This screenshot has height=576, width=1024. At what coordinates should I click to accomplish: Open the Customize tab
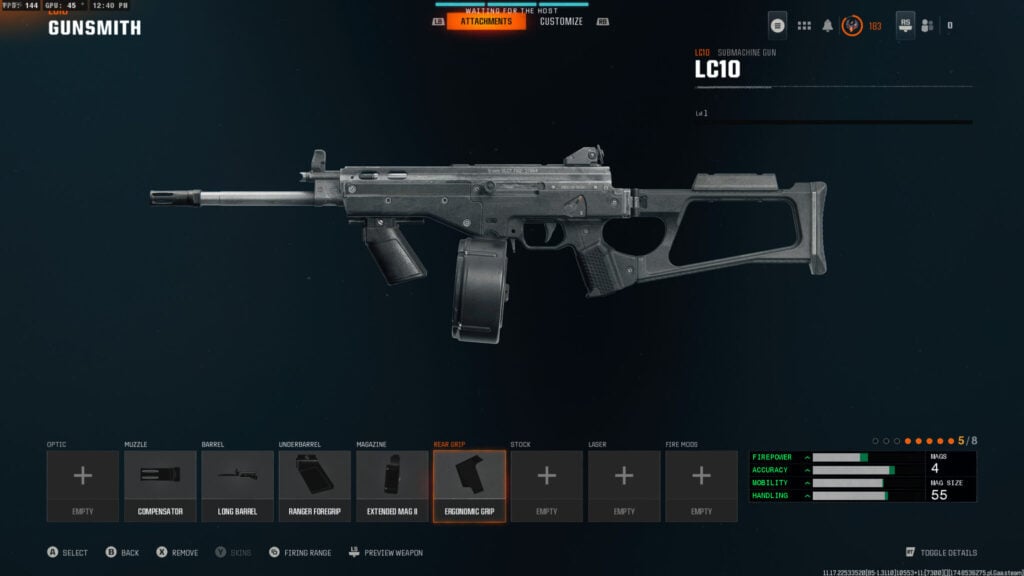coord(561,21)
